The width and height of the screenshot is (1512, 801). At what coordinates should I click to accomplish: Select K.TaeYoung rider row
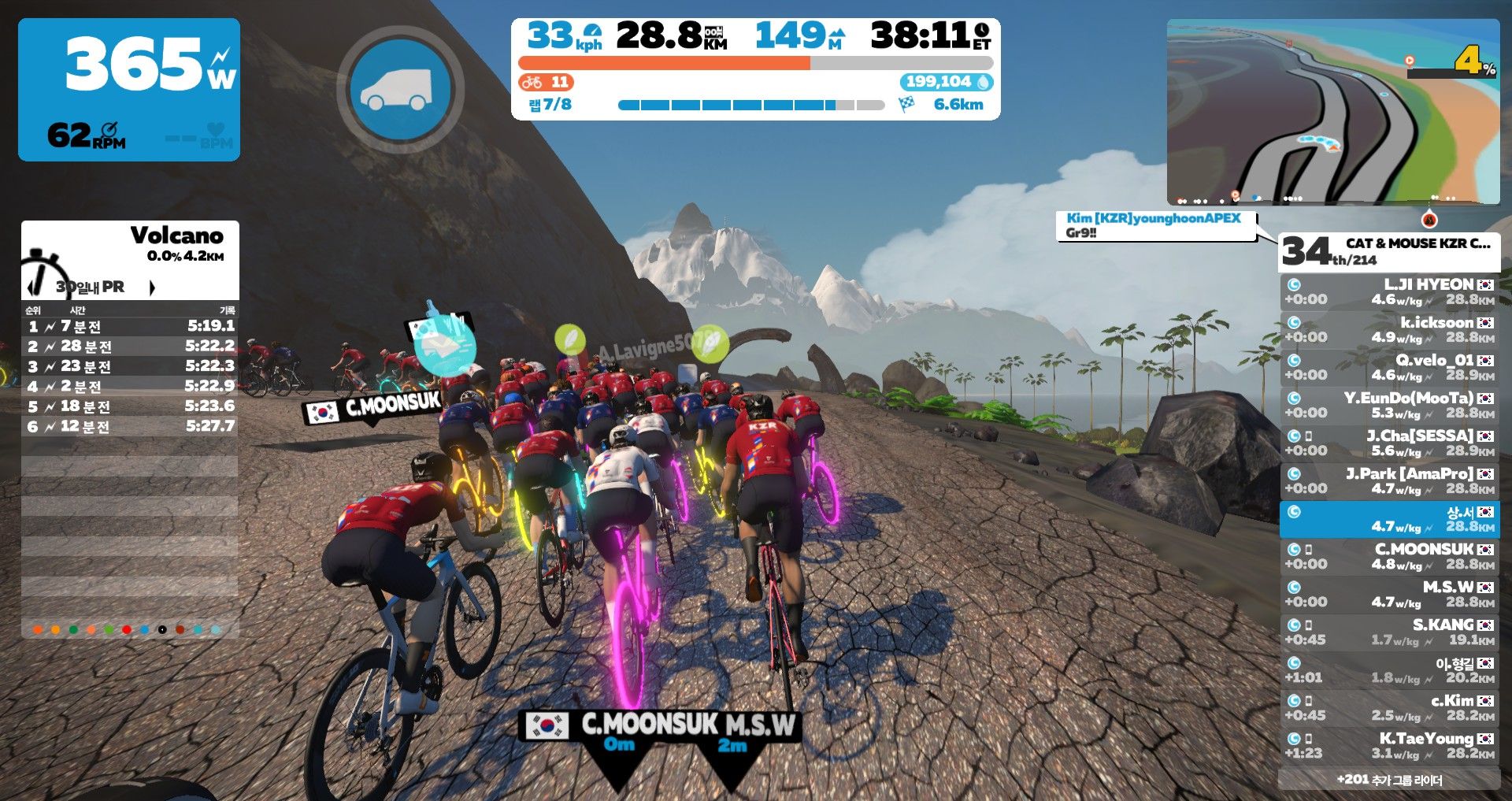point(1389,745)
